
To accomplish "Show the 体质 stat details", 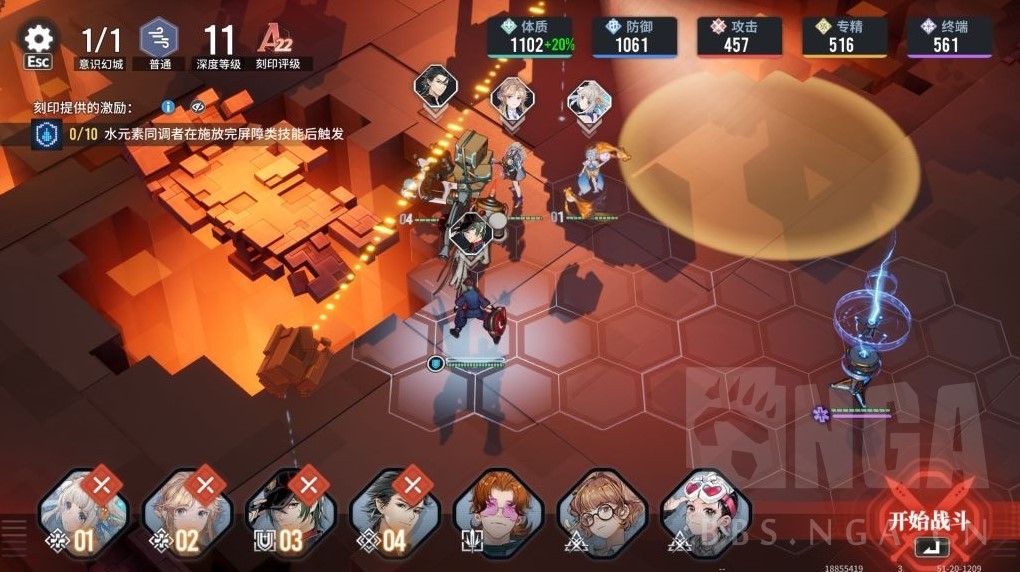I will pos(530,37).
